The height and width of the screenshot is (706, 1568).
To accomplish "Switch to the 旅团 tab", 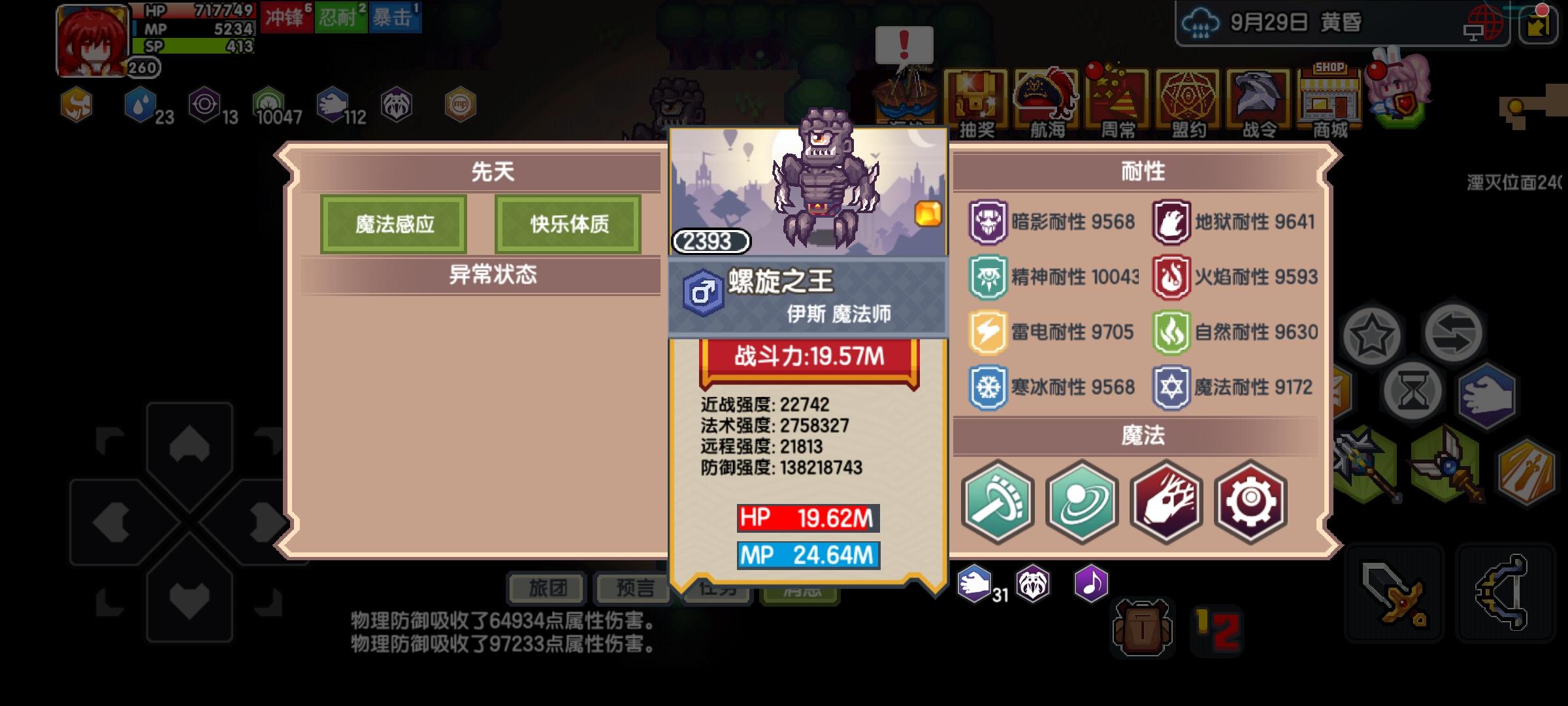I will click(547, 588).
